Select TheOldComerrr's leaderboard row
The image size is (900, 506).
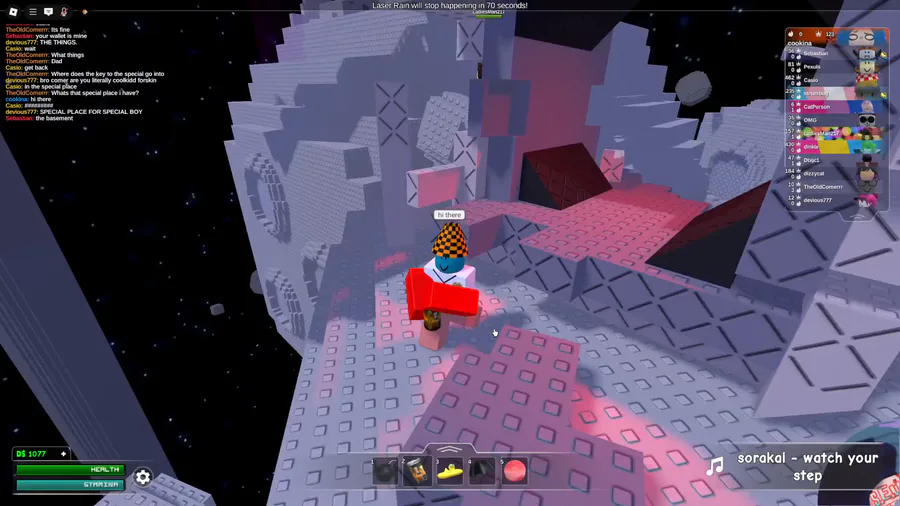click(823, 187)
